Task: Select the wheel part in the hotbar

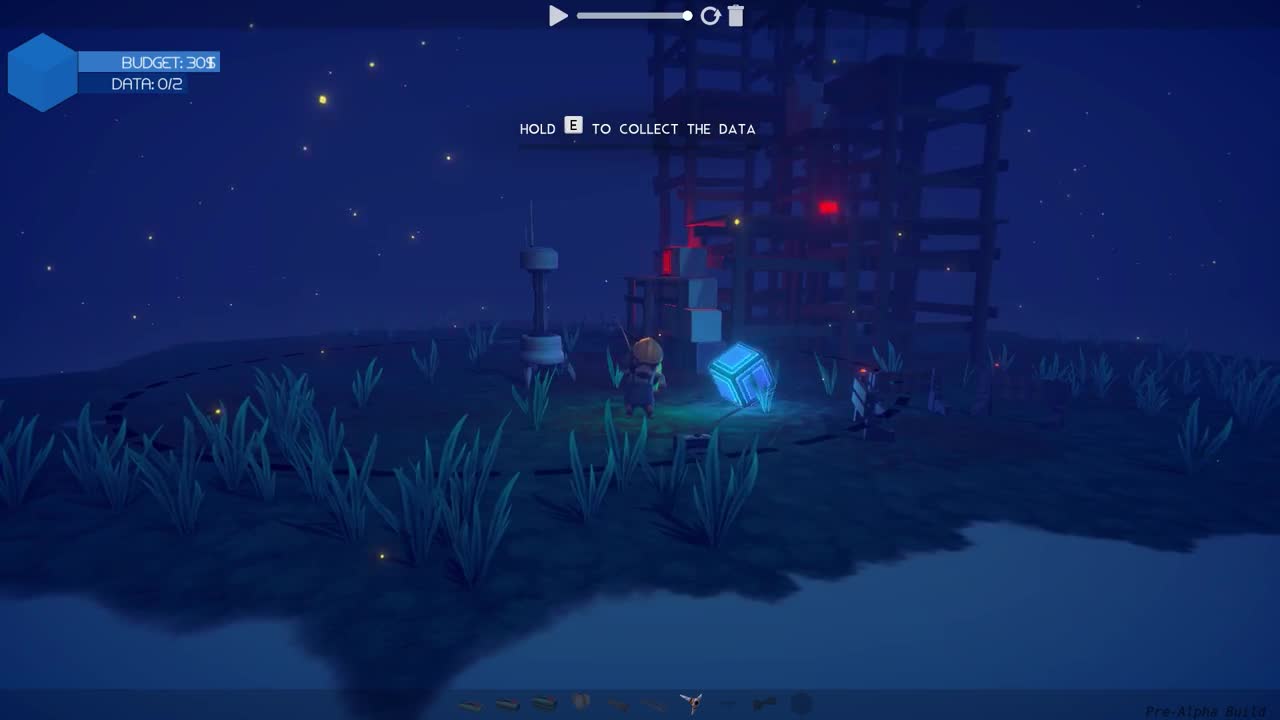Action: pyautogui.click(x=580, y=700)
